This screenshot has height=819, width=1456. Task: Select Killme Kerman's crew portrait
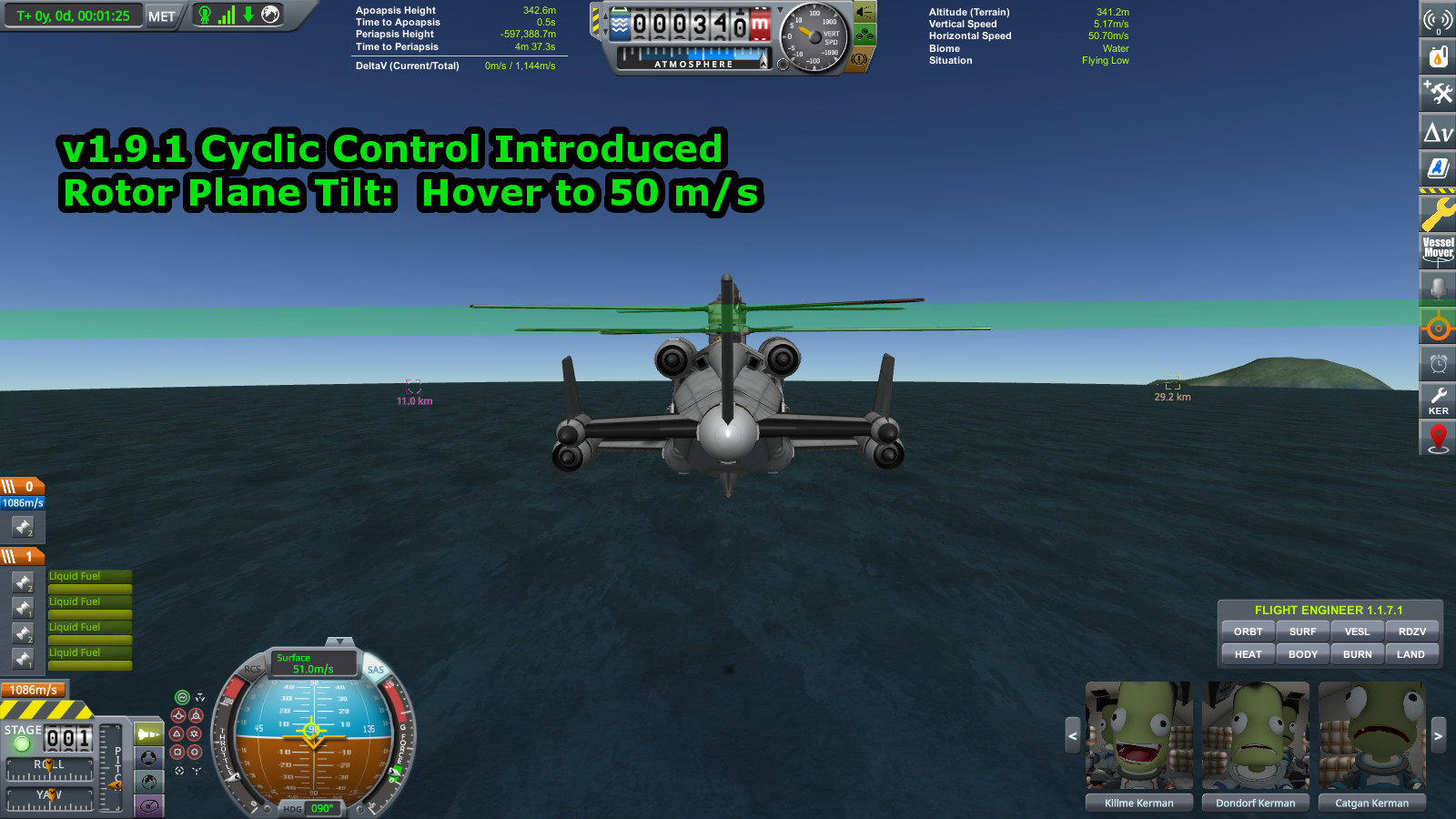(x=1138, y=735)
